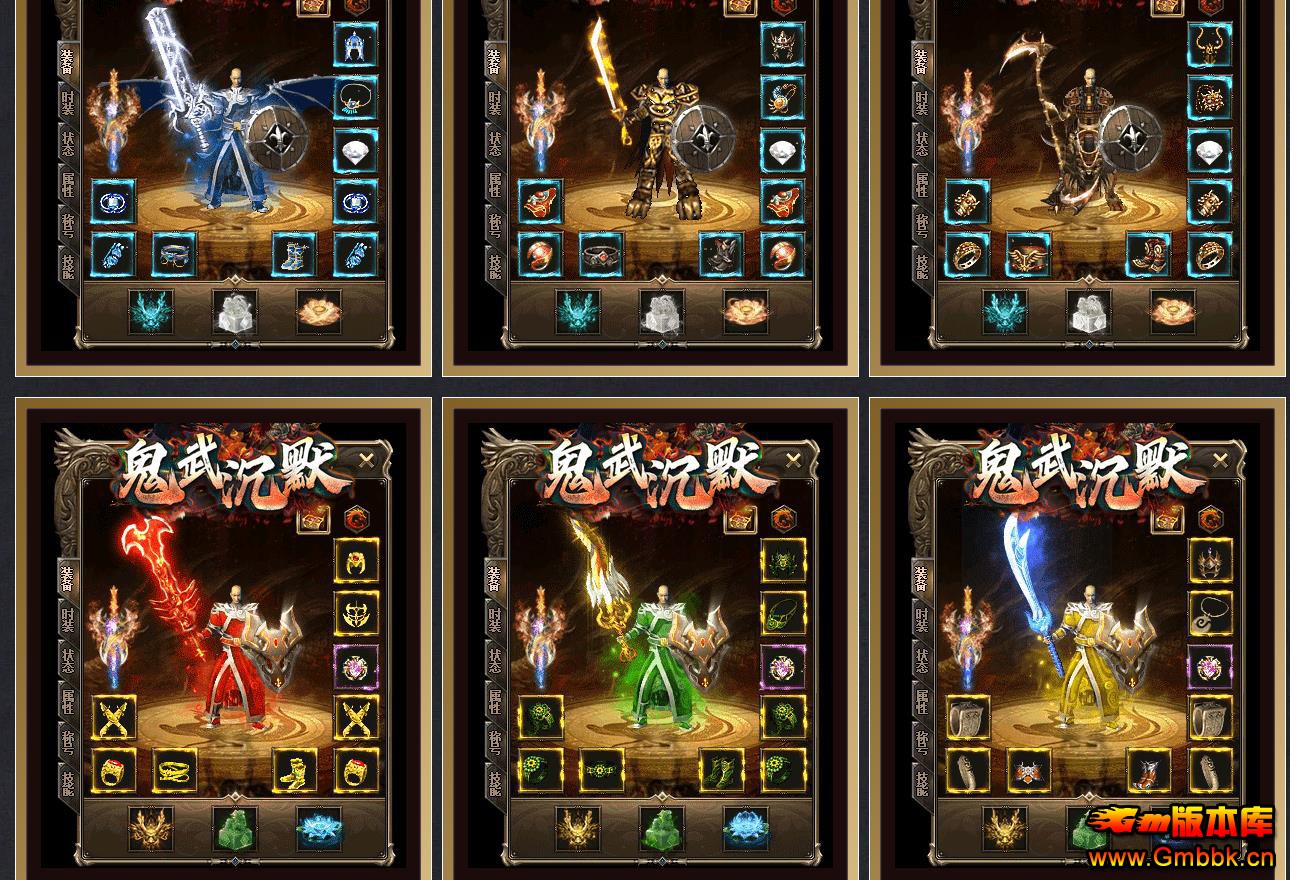1290x880 pixels.
Task: Pick the pink lotus slot in golden armored panel
Action: tap(745, 312)
